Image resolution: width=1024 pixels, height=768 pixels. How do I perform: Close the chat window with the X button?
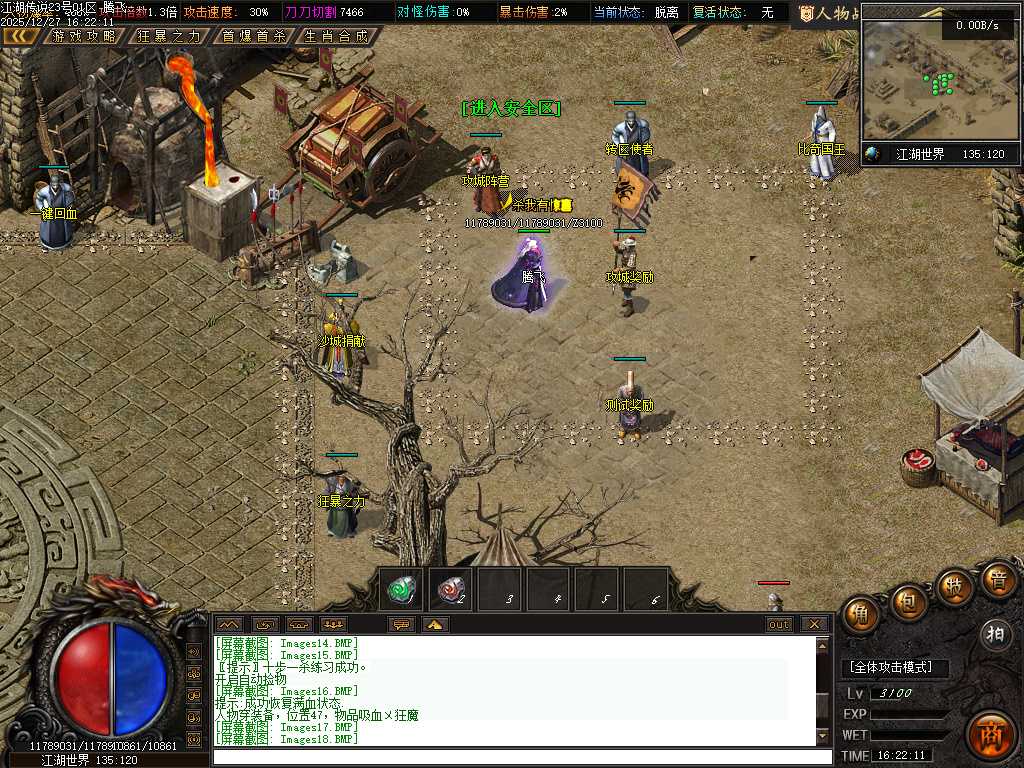click(815, 624)
